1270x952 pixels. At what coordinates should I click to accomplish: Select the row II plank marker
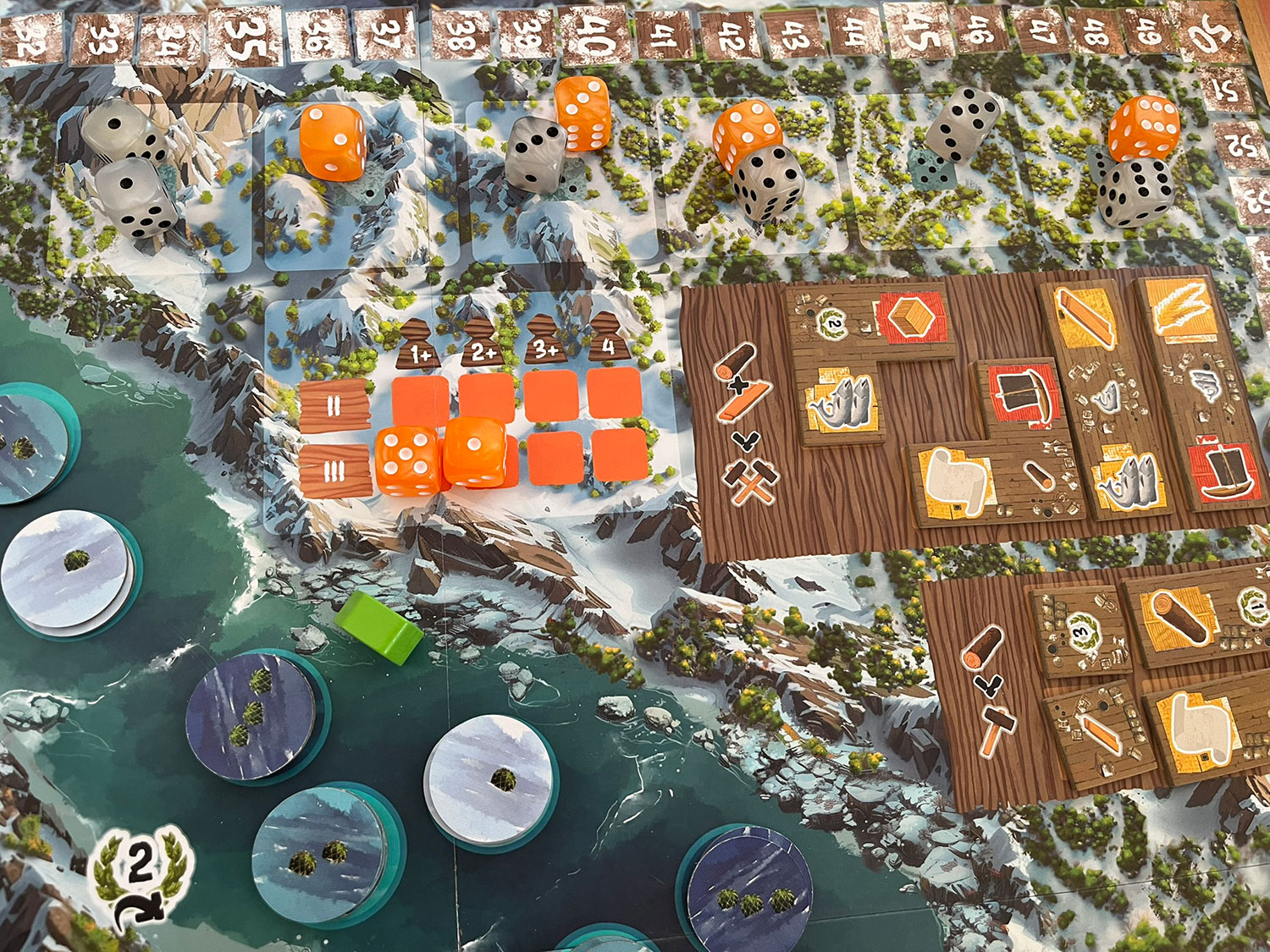[x=334, y=405]
